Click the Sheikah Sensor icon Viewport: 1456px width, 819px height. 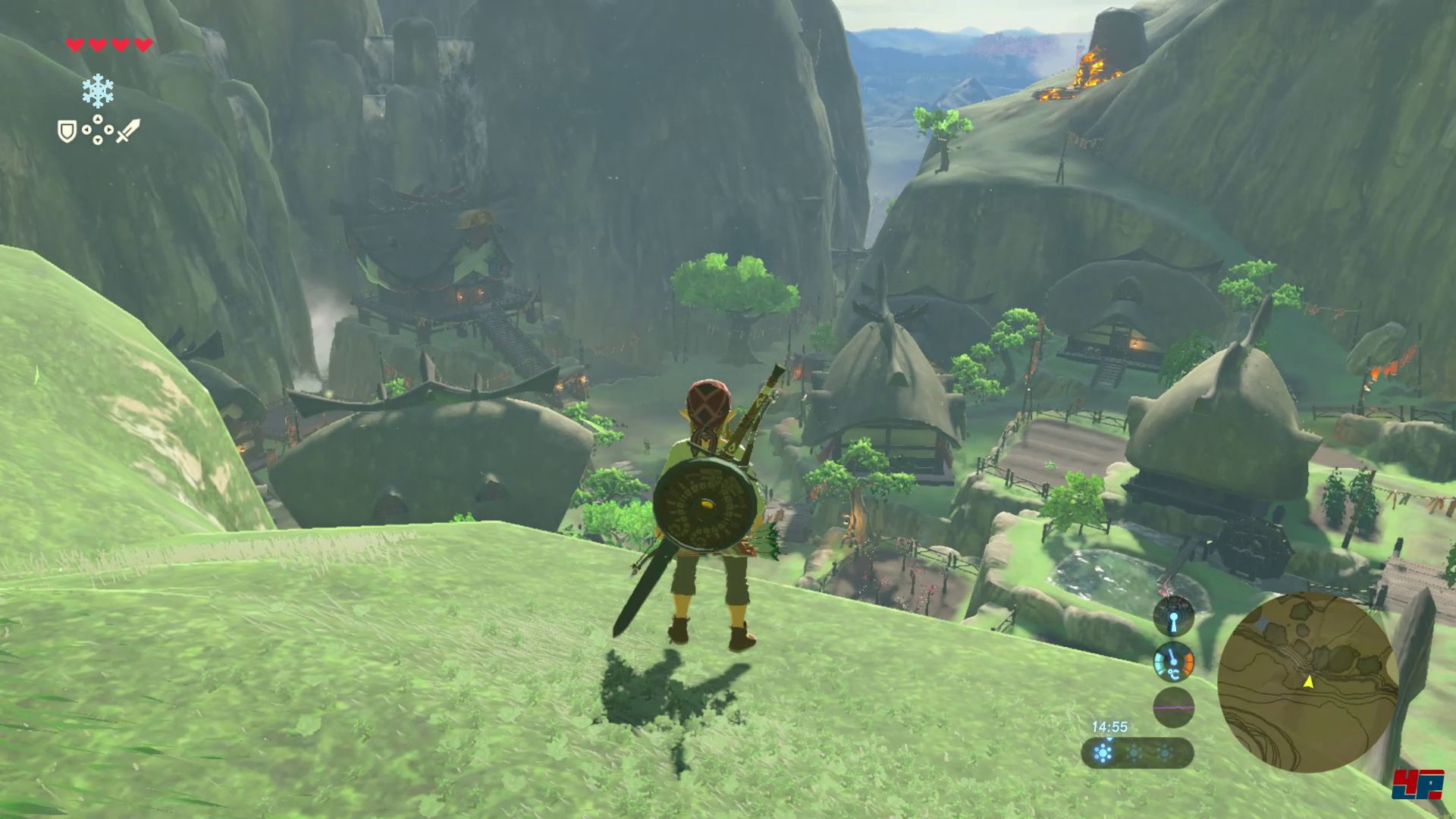point(1173,616)
